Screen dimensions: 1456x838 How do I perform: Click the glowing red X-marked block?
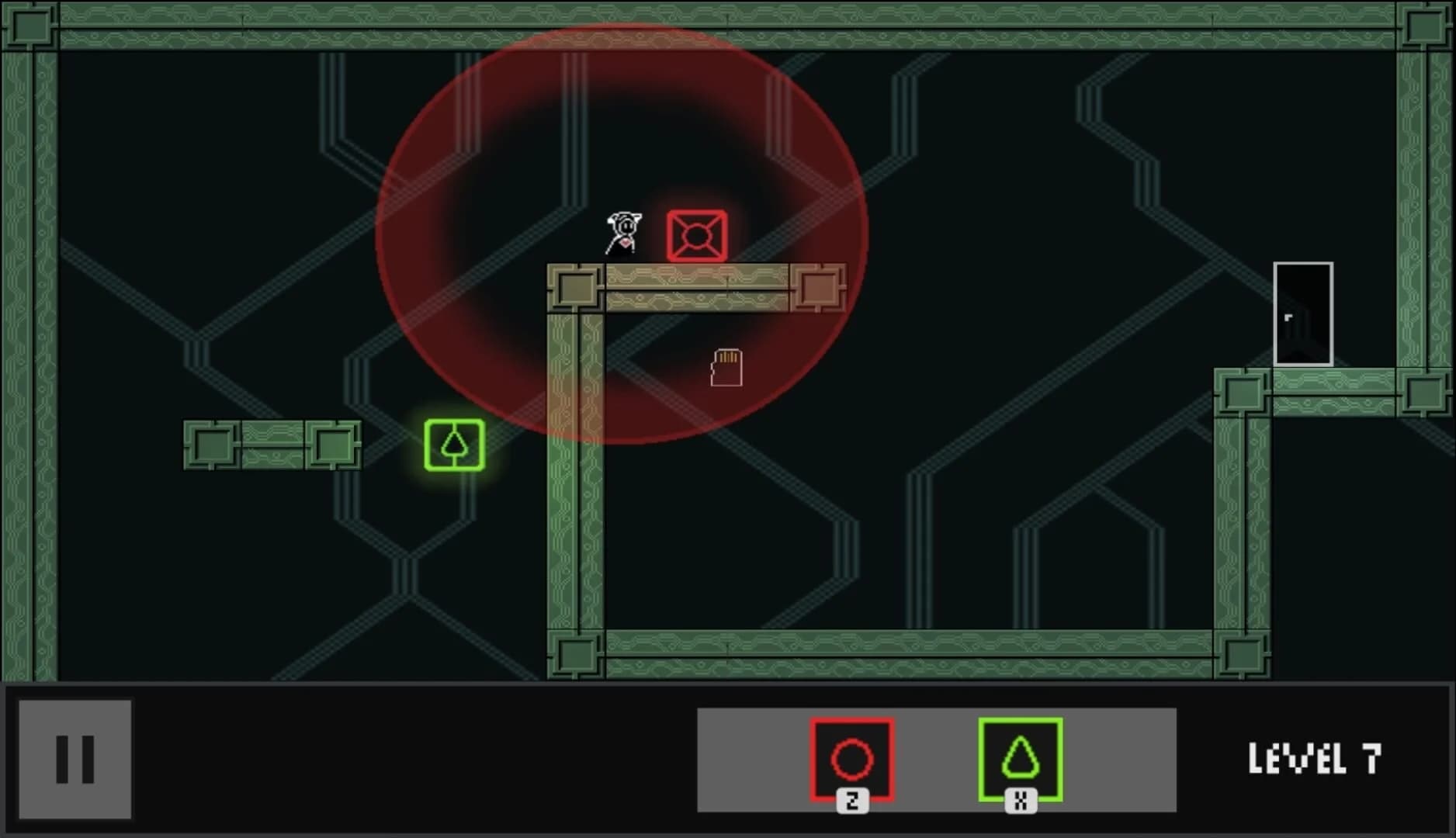(697, 235)
